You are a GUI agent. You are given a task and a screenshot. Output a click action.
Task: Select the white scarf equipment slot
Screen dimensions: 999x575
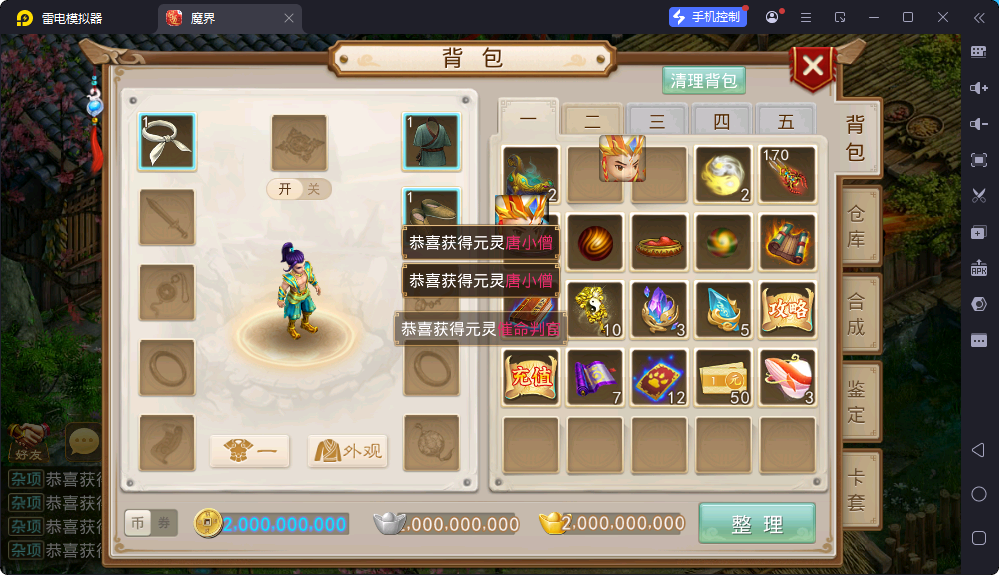tap(167, 140)
